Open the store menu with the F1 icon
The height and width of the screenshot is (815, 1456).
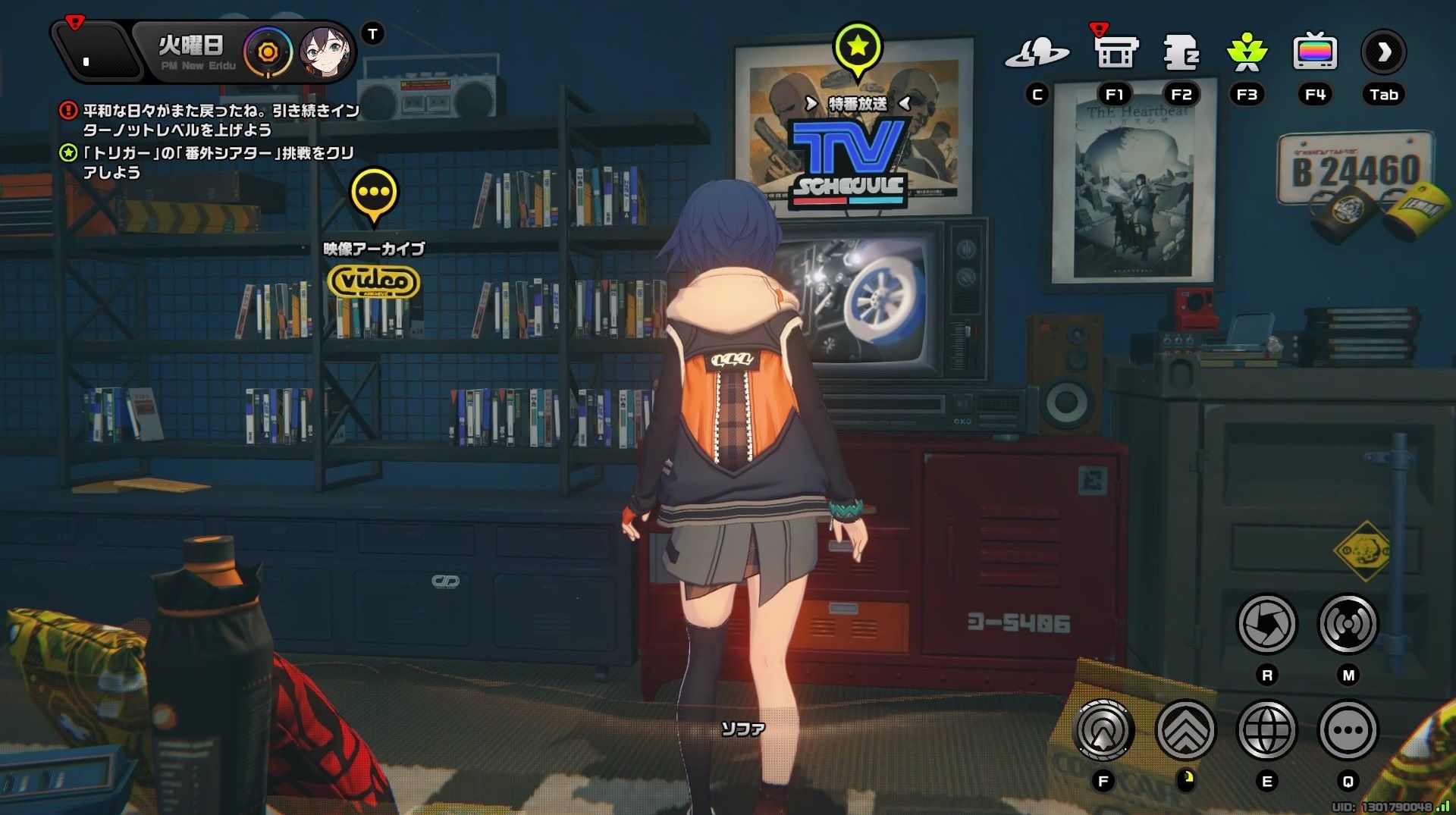coord(1115,52)
